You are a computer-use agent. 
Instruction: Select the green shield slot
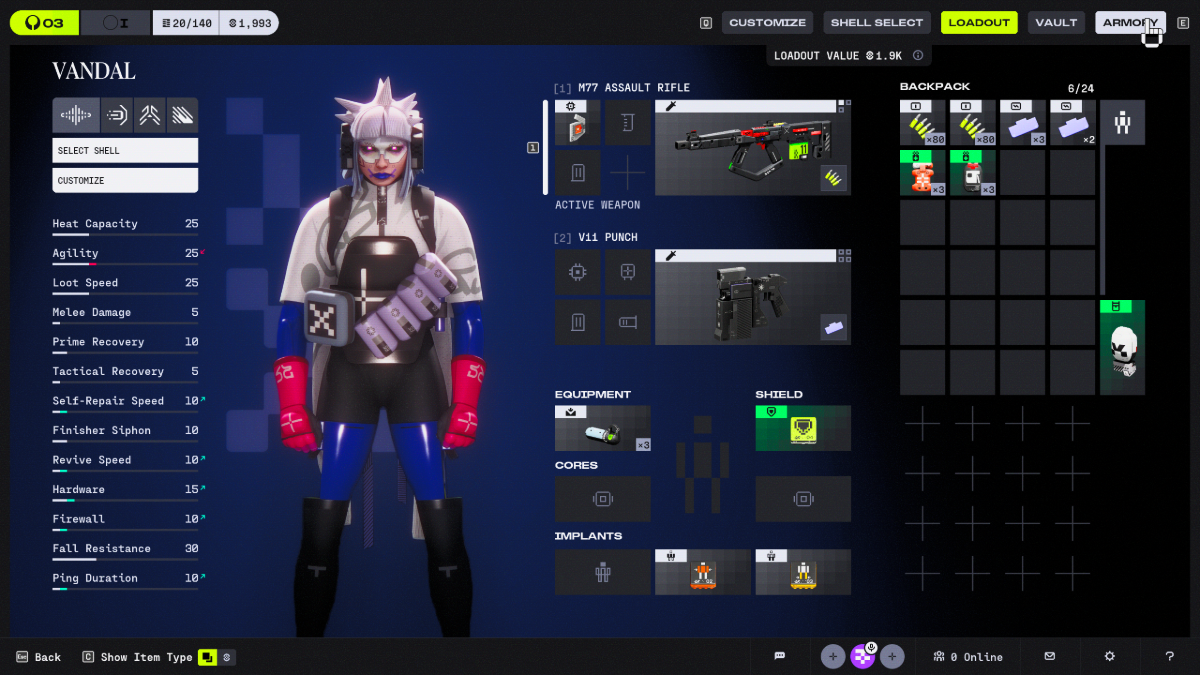coord(803,428)
